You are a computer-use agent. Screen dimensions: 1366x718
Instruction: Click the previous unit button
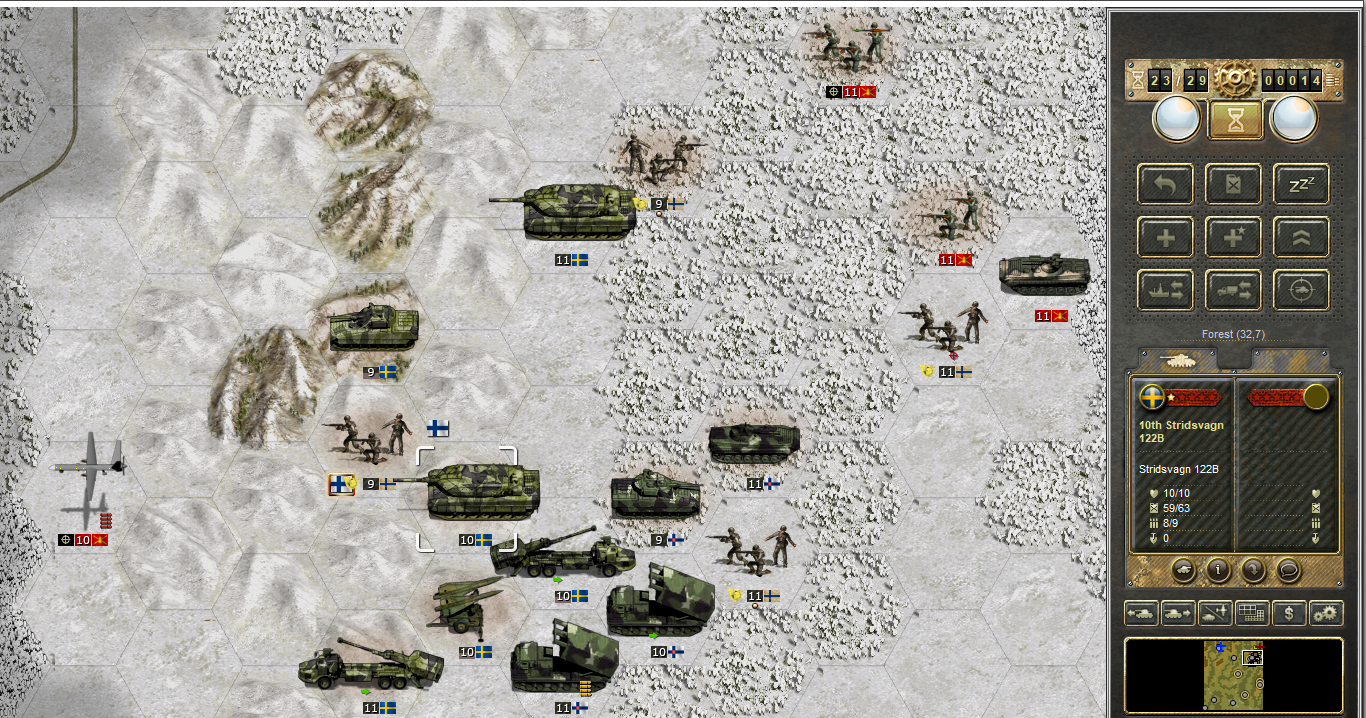pyautogui.click(x=1141, y=613)
